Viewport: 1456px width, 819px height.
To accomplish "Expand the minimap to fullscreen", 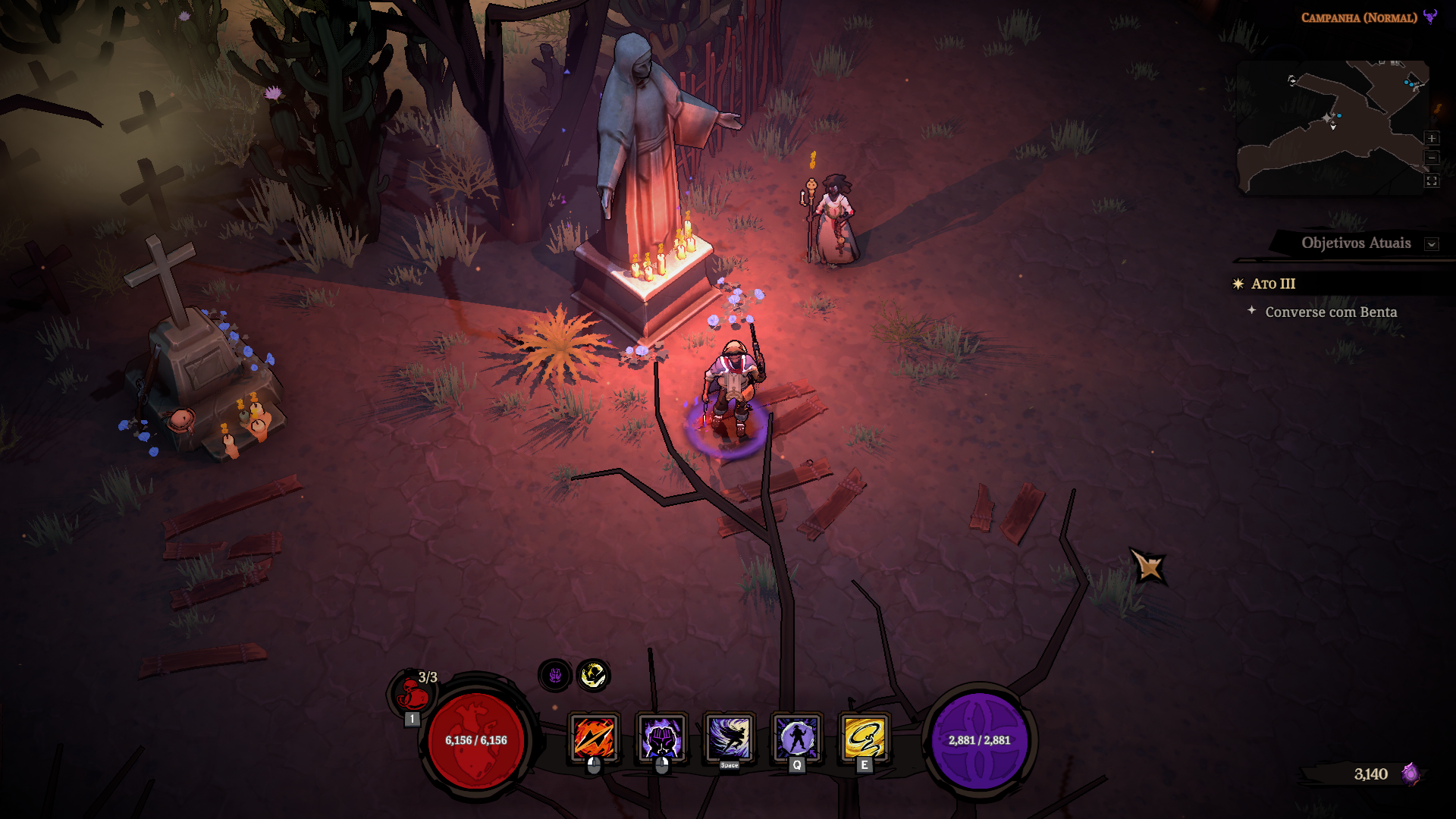I will [1432, 180].
